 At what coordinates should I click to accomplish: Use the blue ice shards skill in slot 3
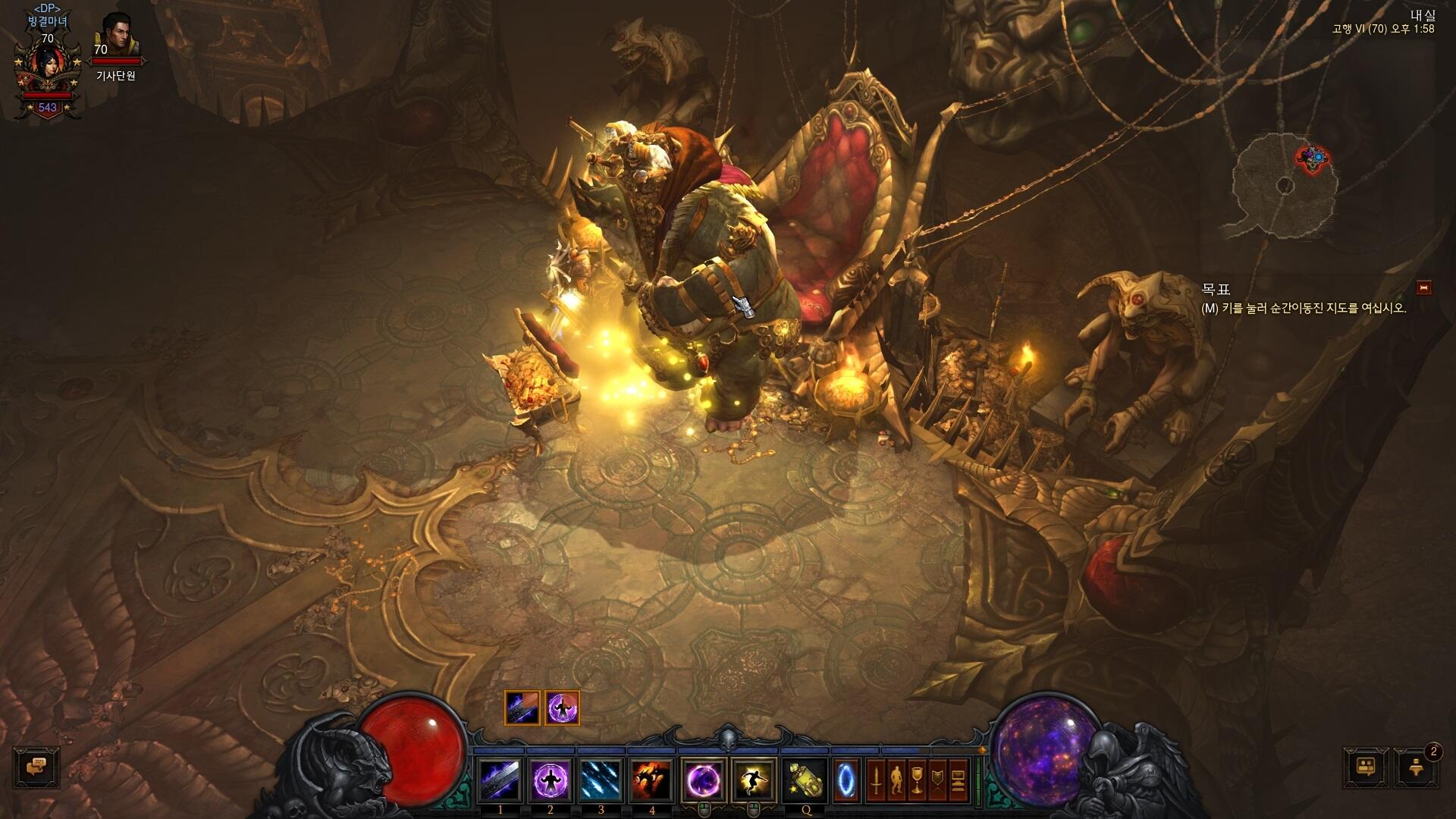pos(602,780)
